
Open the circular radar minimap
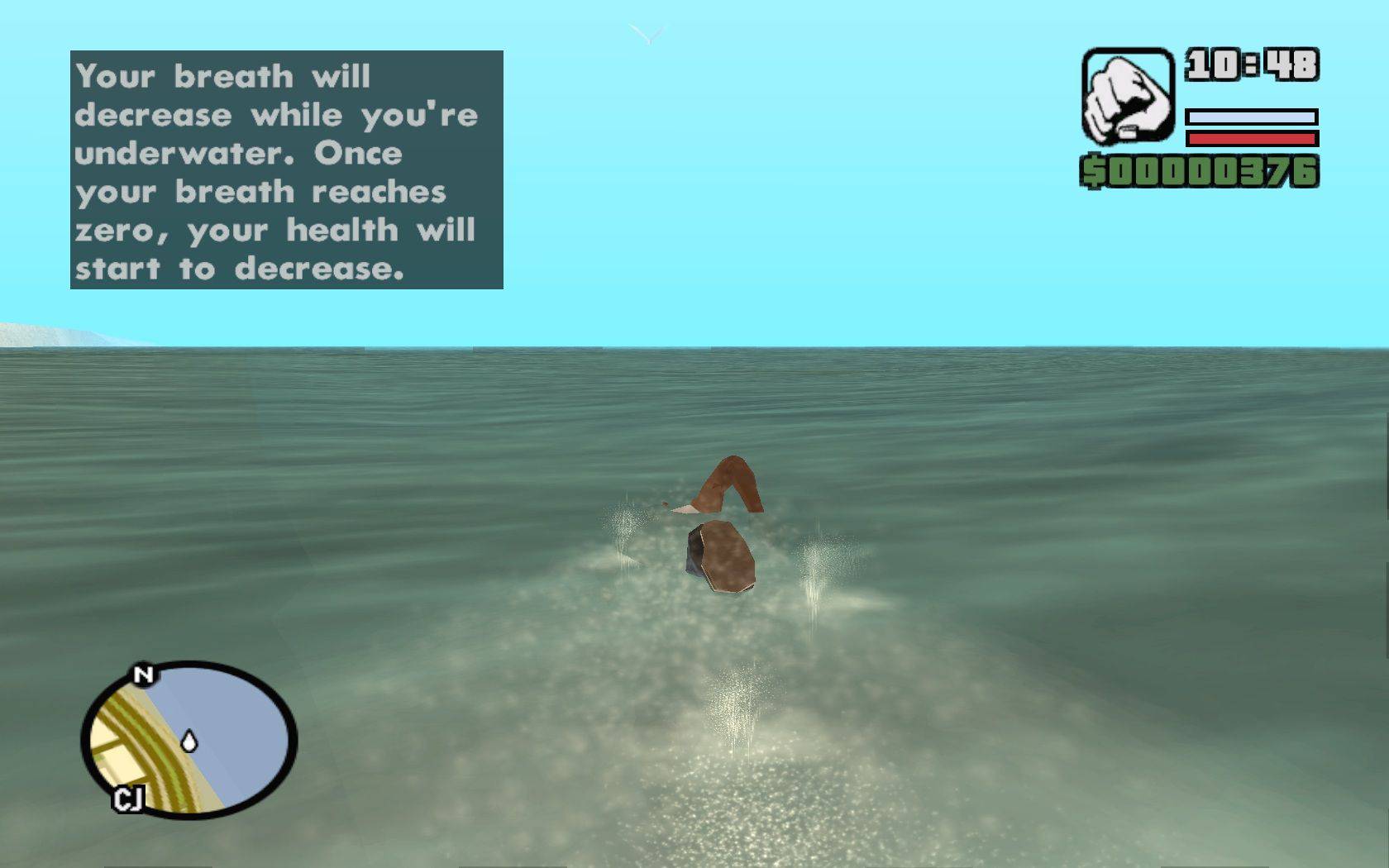(x=189, y=740)
